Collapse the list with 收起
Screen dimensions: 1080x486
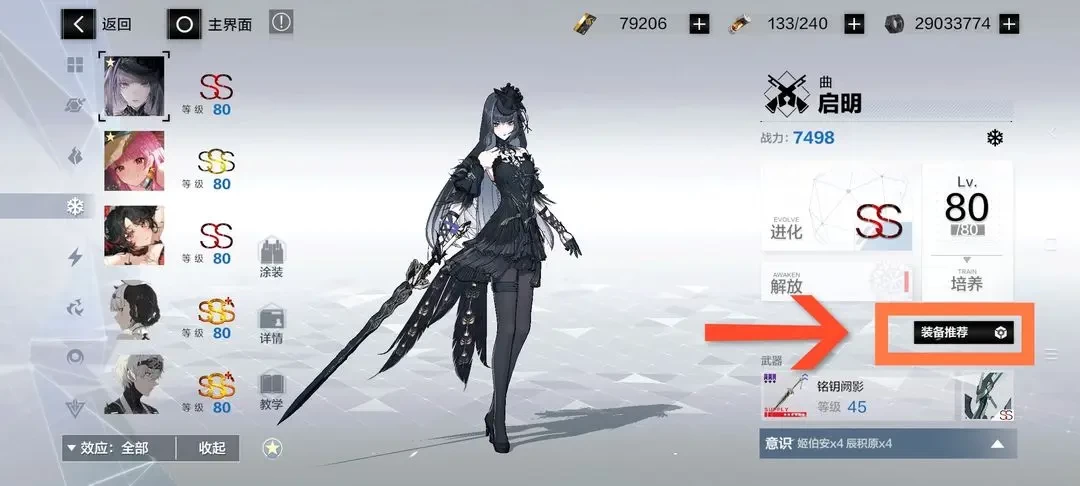pos(212,448)
